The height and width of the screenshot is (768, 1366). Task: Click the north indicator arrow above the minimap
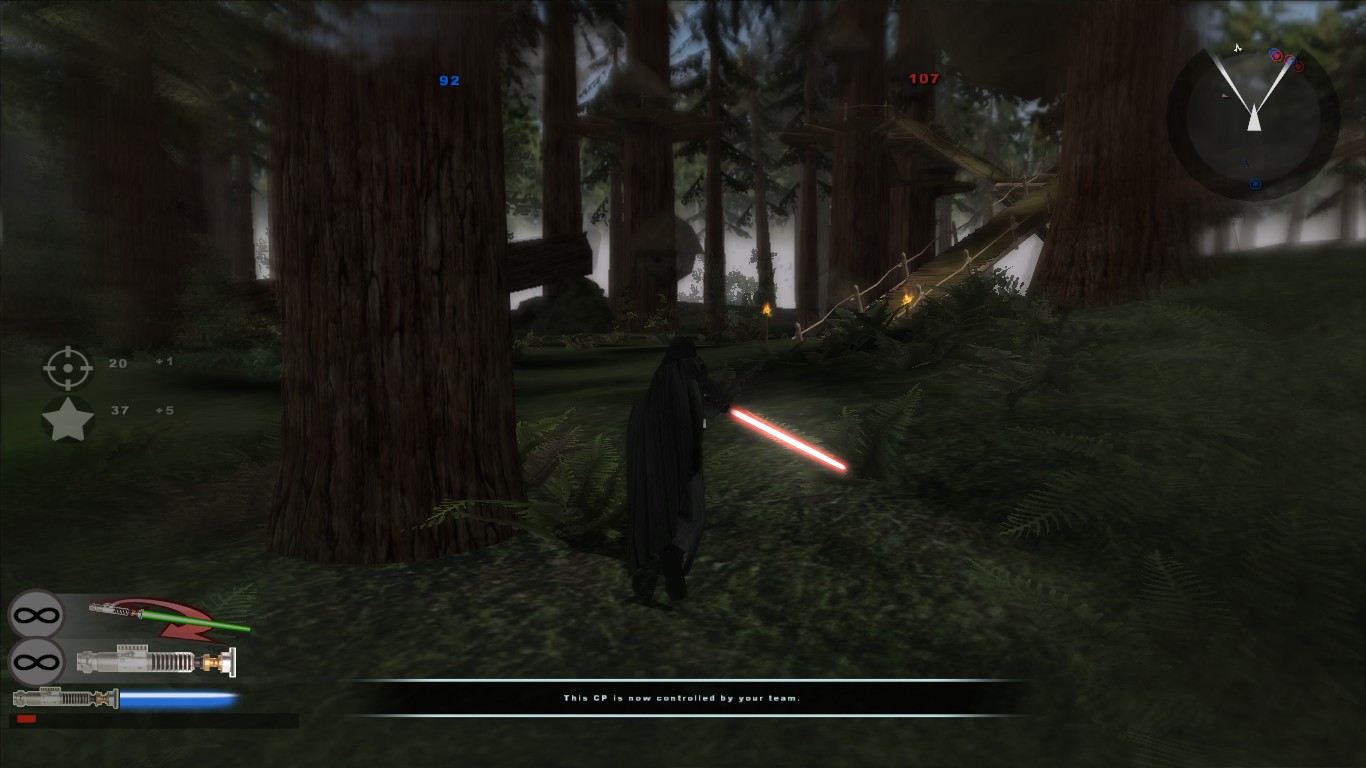1238,48
